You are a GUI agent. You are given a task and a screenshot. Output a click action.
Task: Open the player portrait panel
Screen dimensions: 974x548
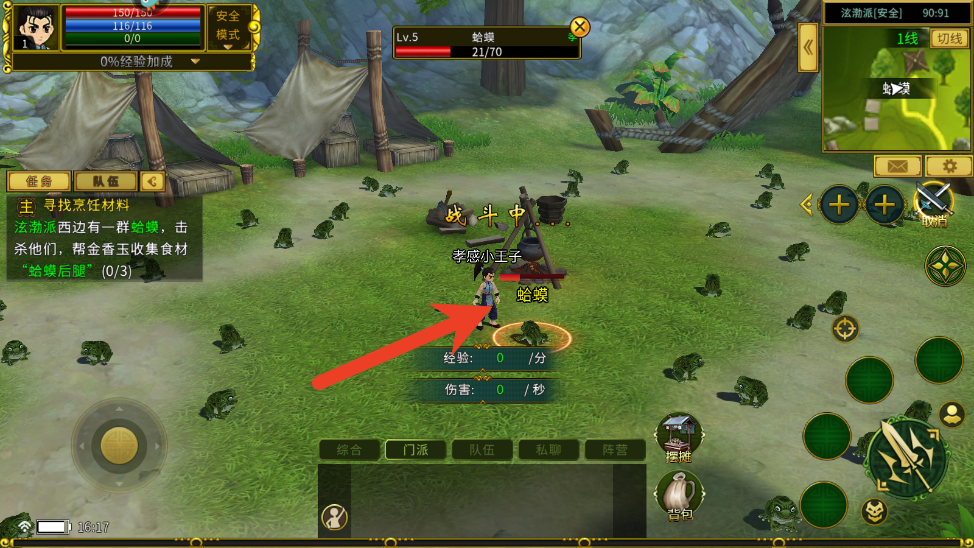pyautogui.click(x=36, y=27)
